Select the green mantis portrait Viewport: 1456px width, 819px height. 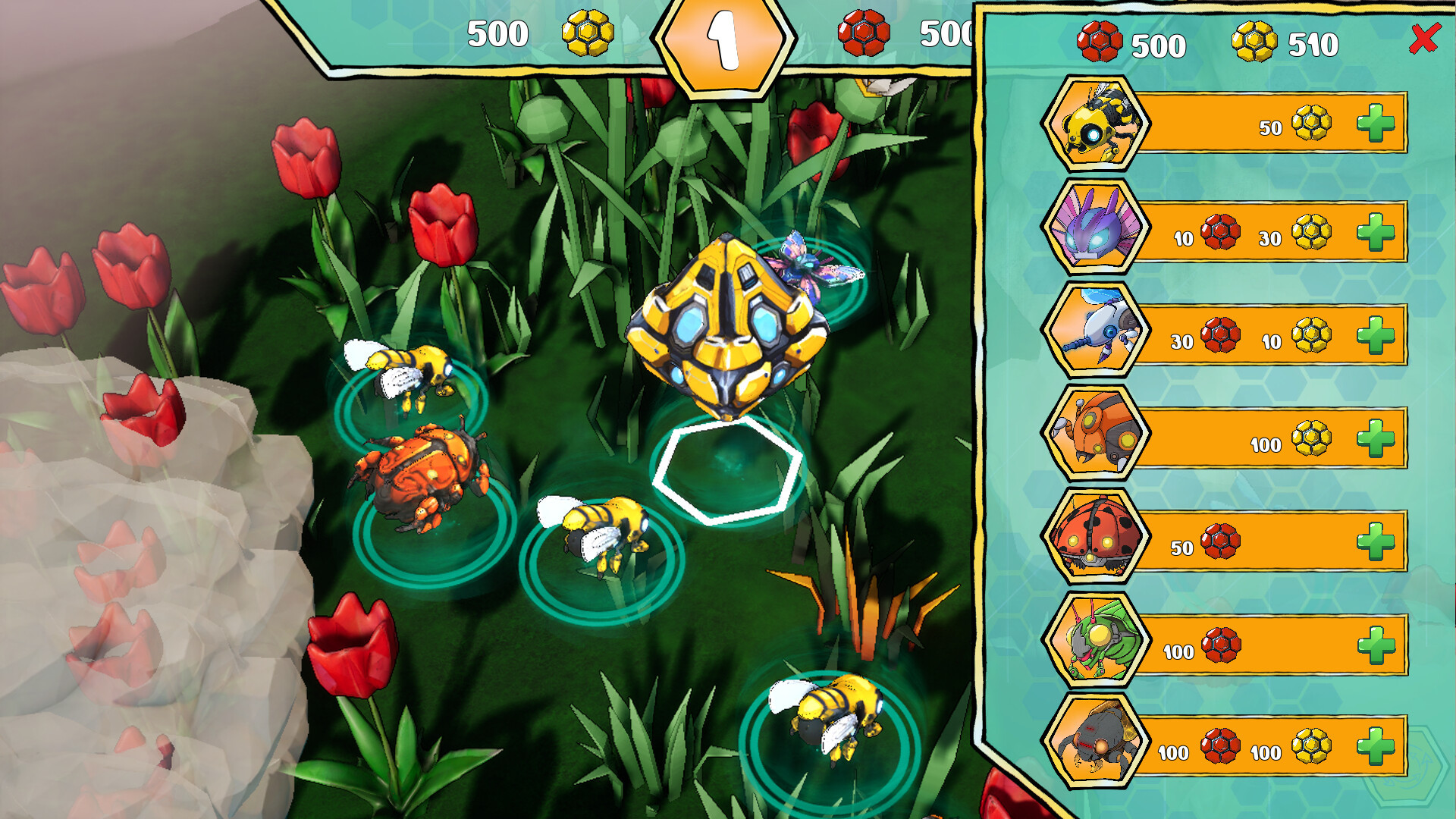click(x=1096, y=640)
